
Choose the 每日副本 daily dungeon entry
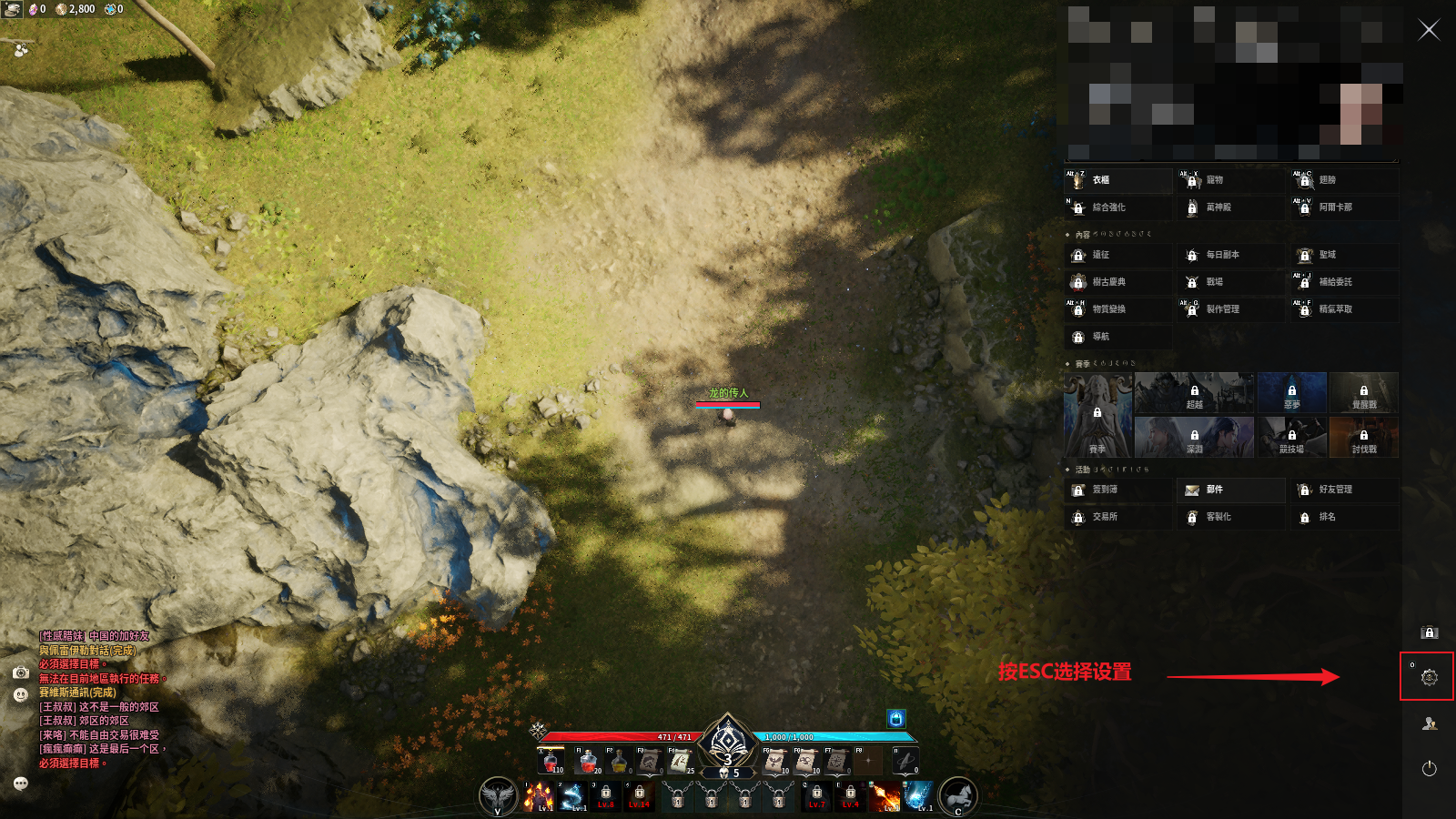click(x=1231, y=255)
